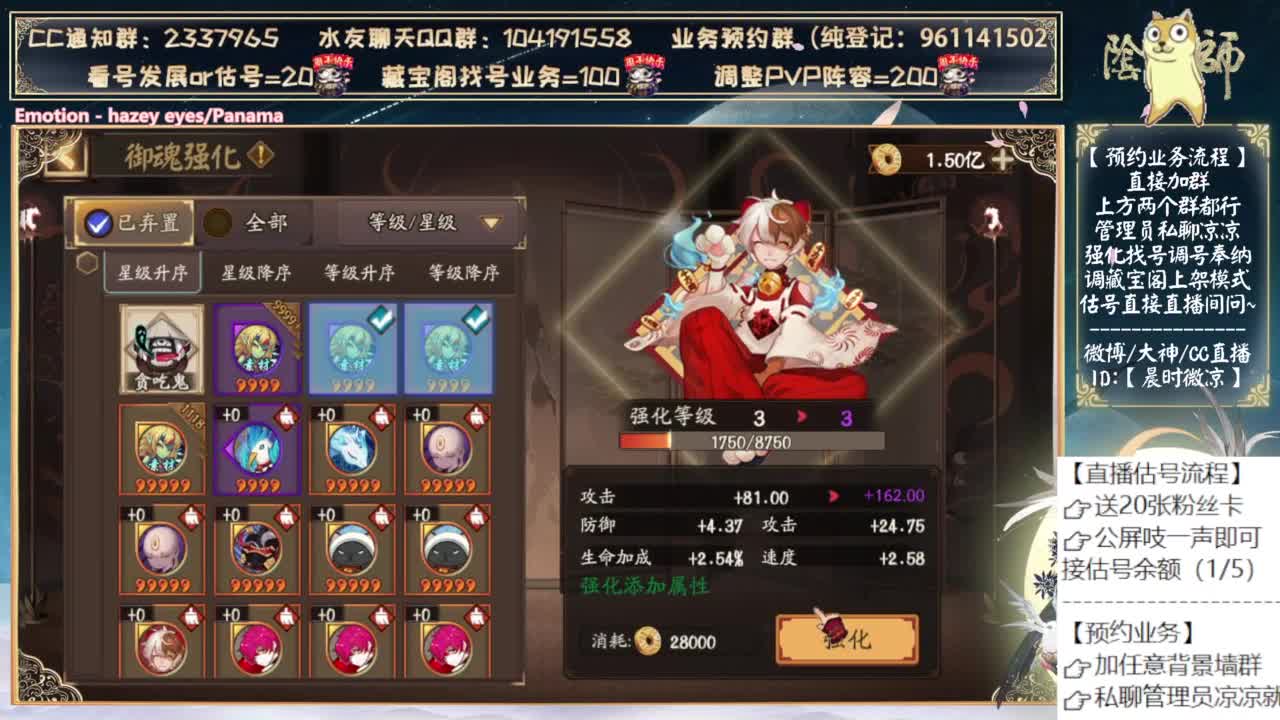This screenshot has height=720, width=1280.
Task: Click the red marker icon on the pink-haired soul
Action: point(285,616)
